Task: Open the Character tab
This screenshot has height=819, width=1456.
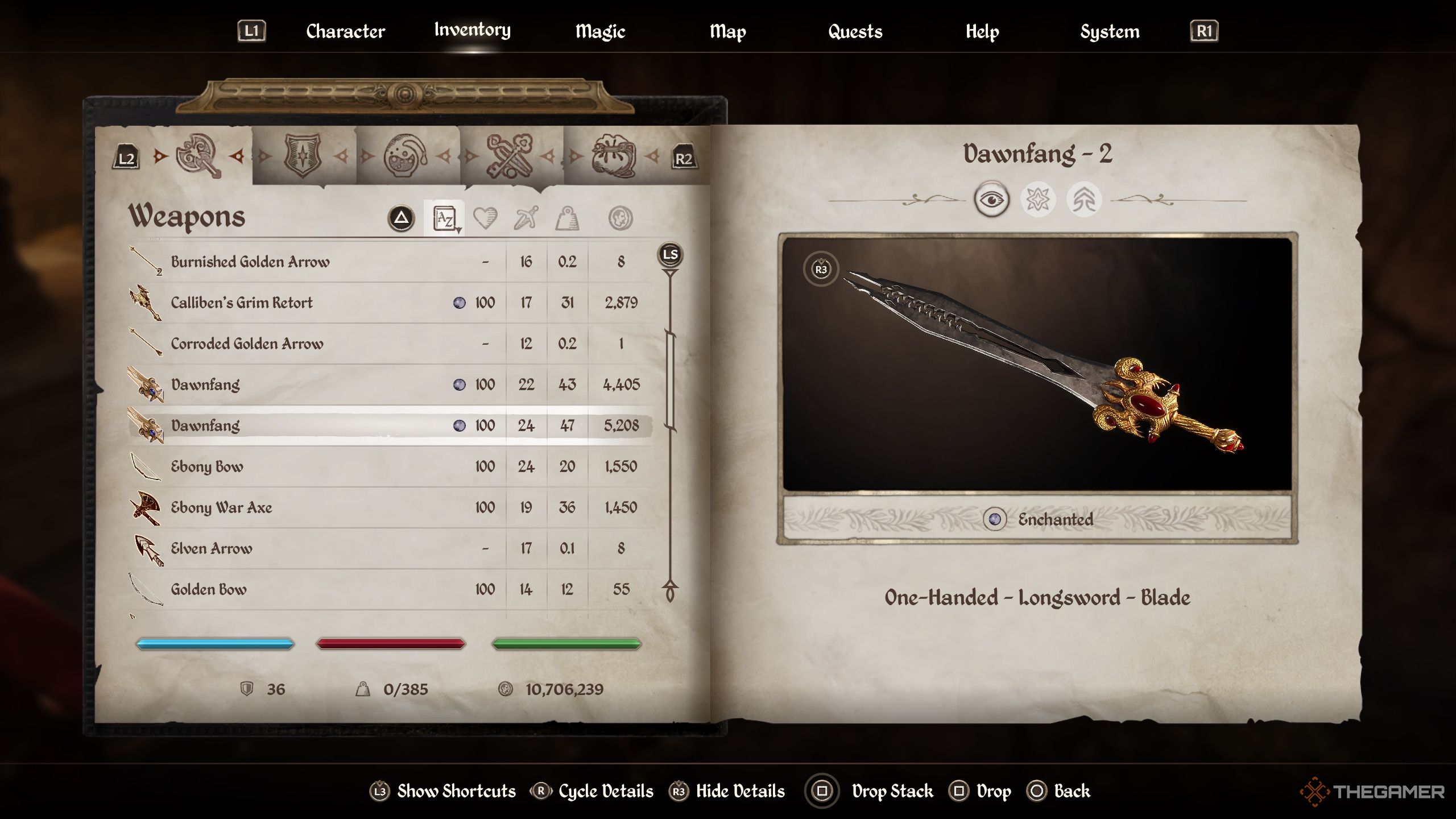Action: [x=345, y=31]
